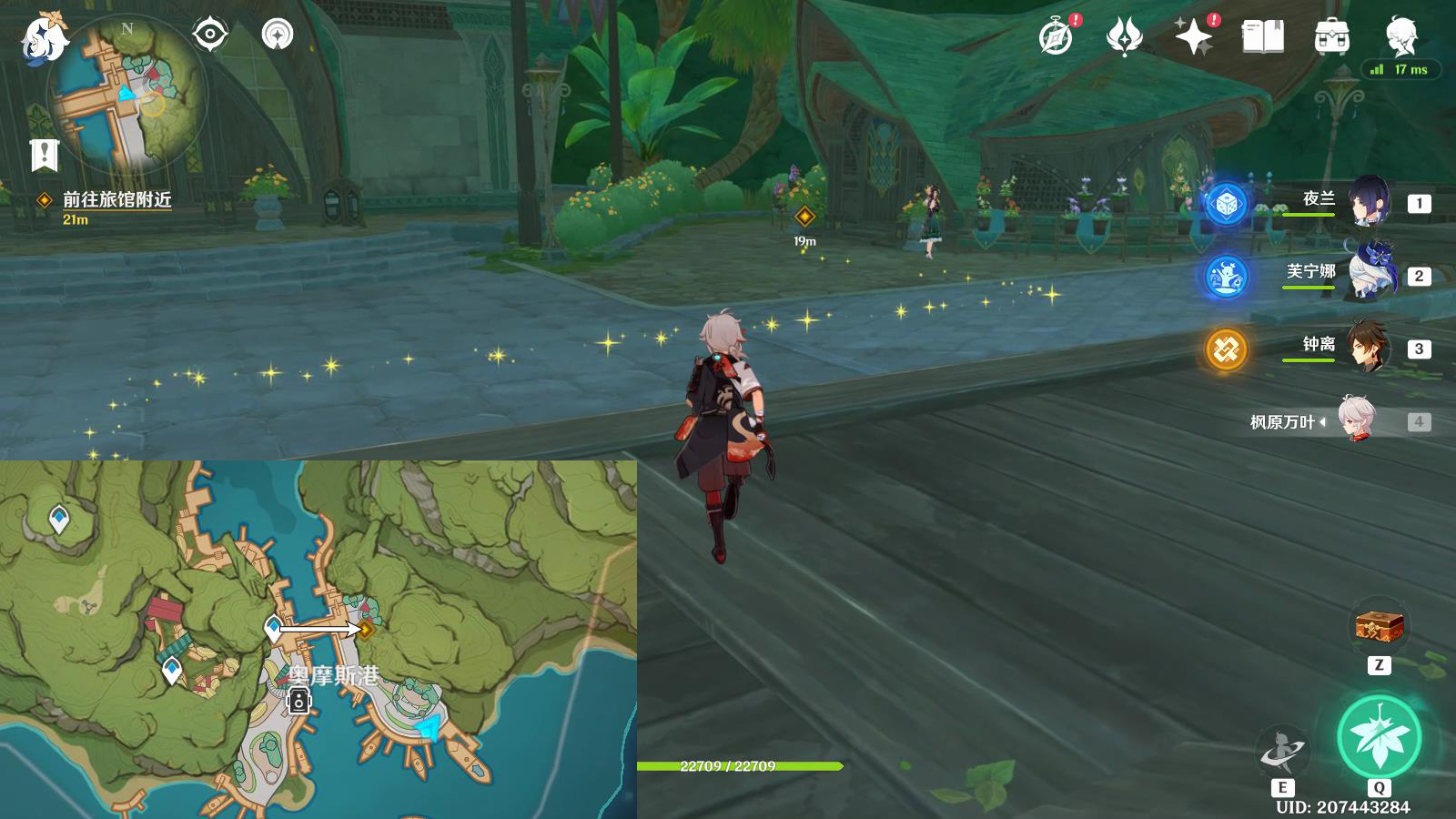
Task: Use the treasure chest gadget
Action: pyautogui.click(x=1380, y=626)
